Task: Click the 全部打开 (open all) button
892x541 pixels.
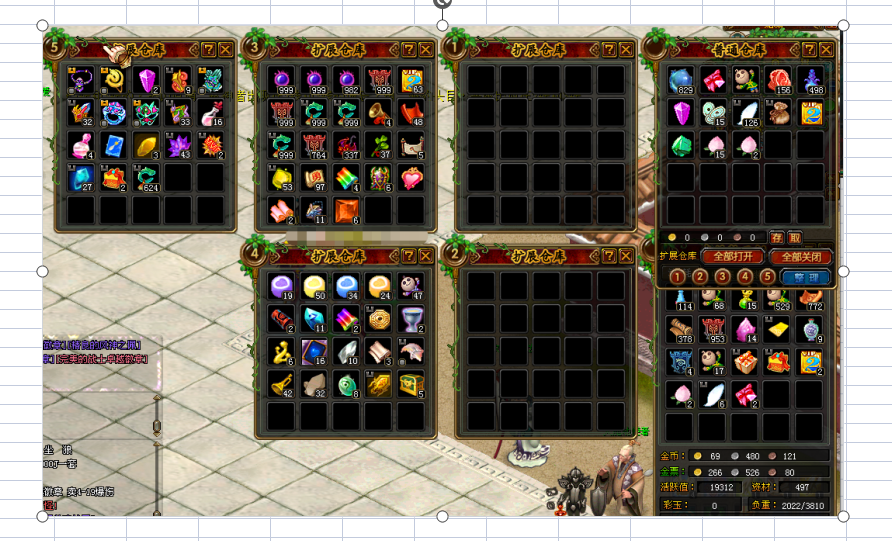Action: tap(732, 256)
